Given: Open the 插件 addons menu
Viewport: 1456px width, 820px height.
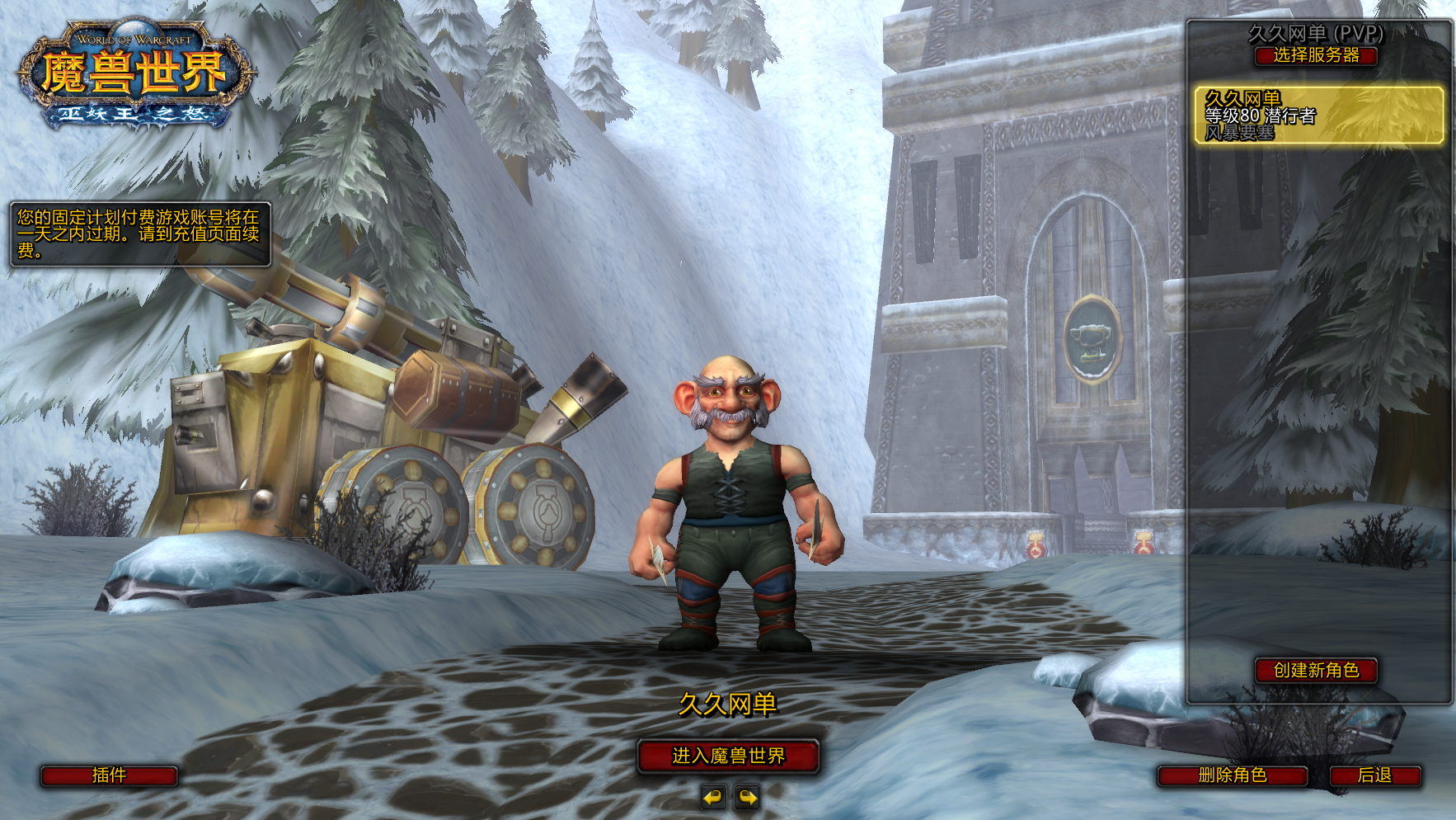Looking at the screenshot, I should point(109,775).
